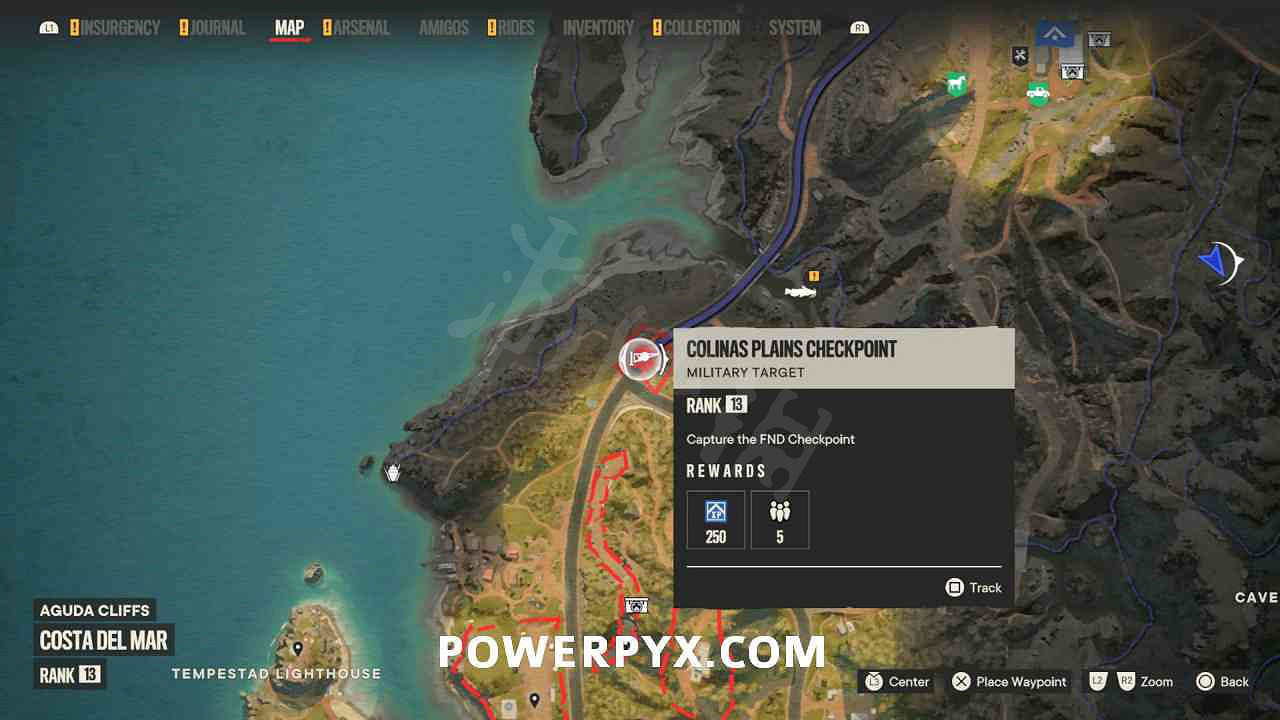Toggle tracking with the Track option
Viewport: 1280px width, 720px height.
tap(973, 588)
